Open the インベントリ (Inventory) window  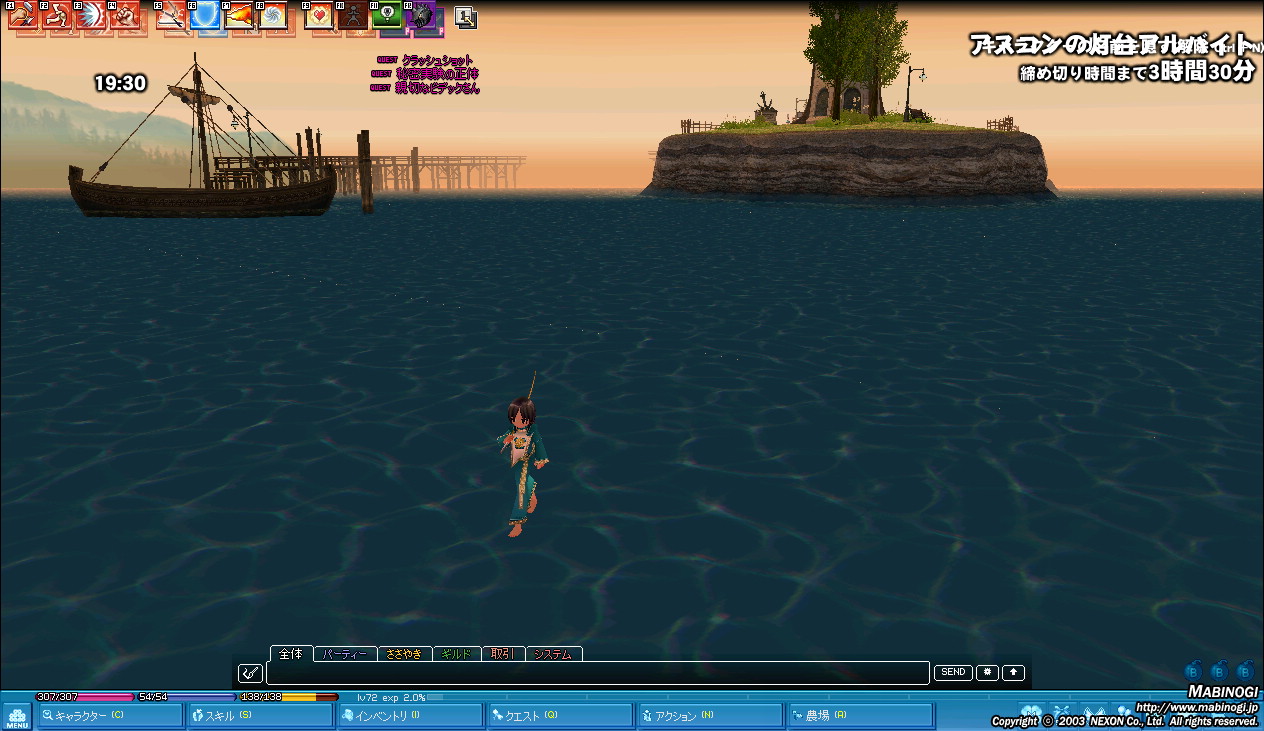pyautogui.click(x=411, y=715)
